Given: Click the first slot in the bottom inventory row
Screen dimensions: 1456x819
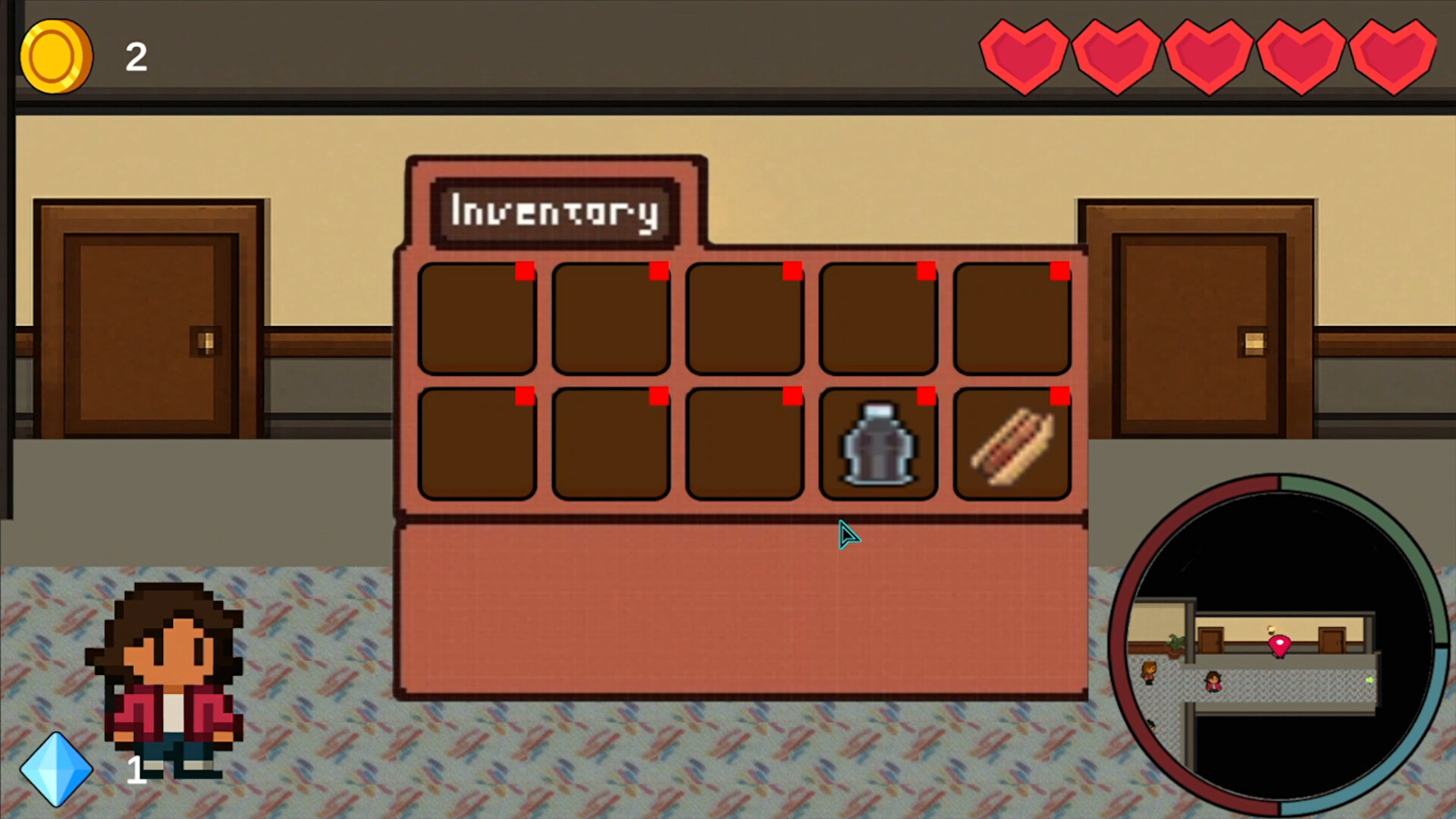Looking at the screenshot, I should 478,444.
